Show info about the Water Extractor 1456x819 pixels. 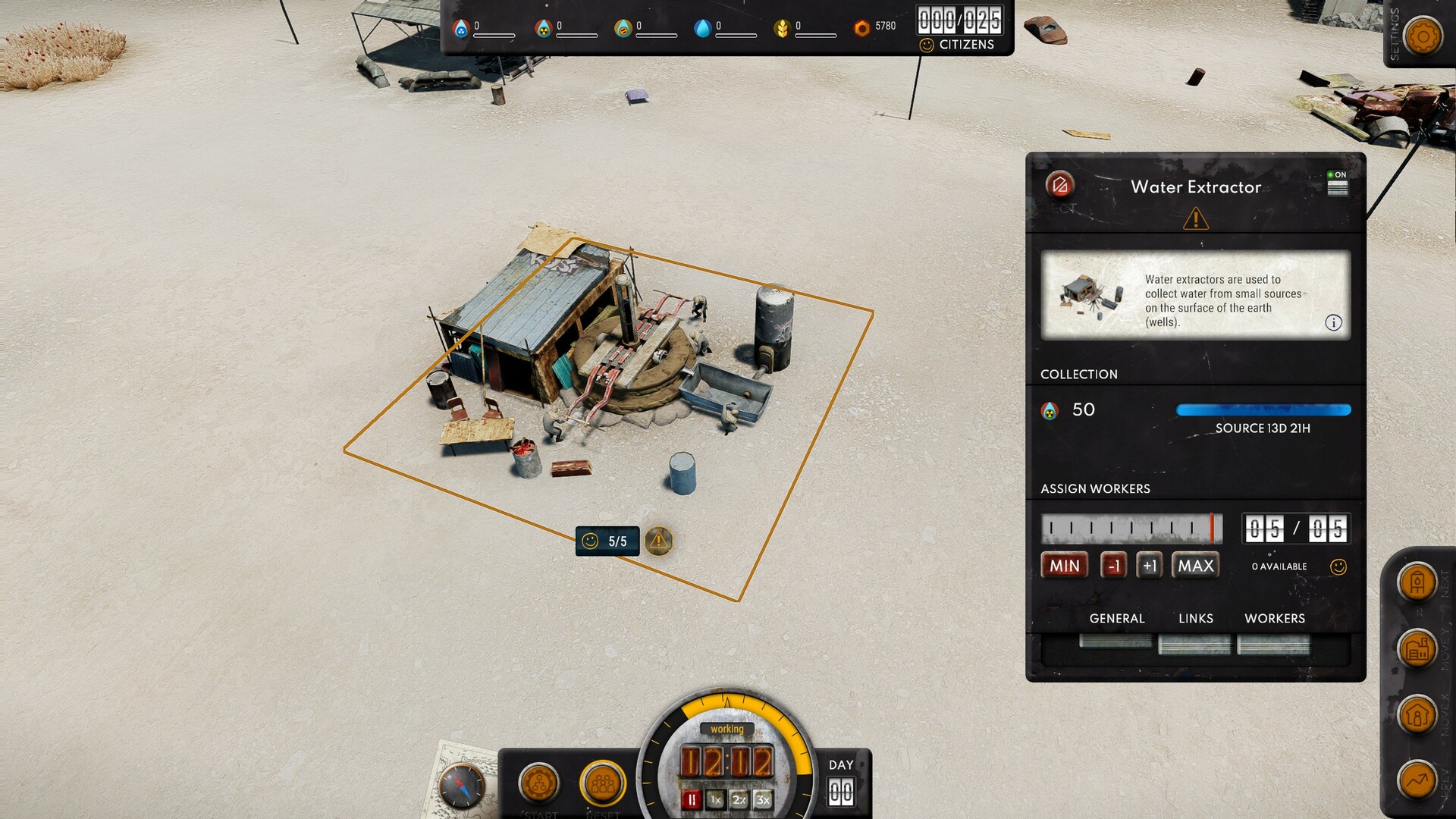click(x=1333, y=323)
